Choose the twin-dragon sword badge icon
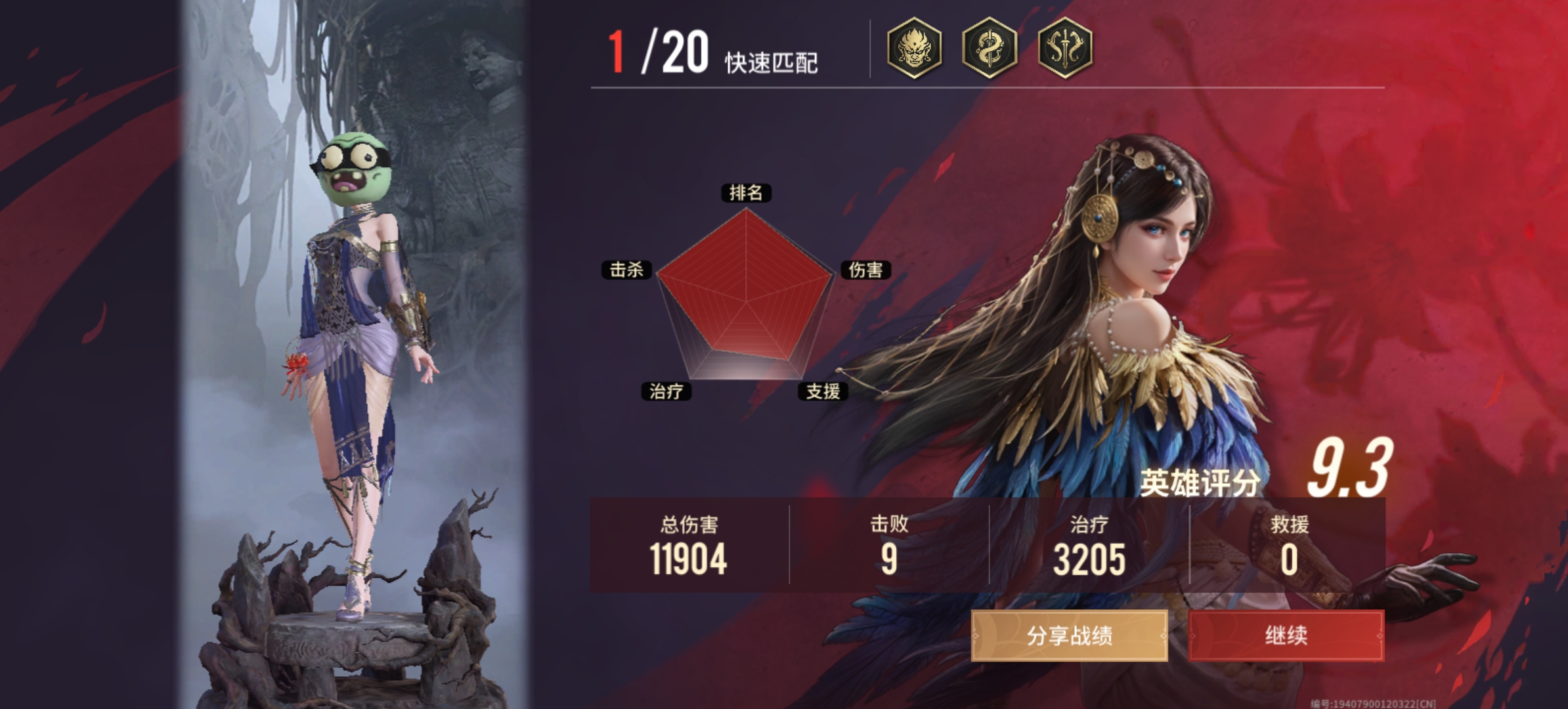 (x=1064, y=48)
